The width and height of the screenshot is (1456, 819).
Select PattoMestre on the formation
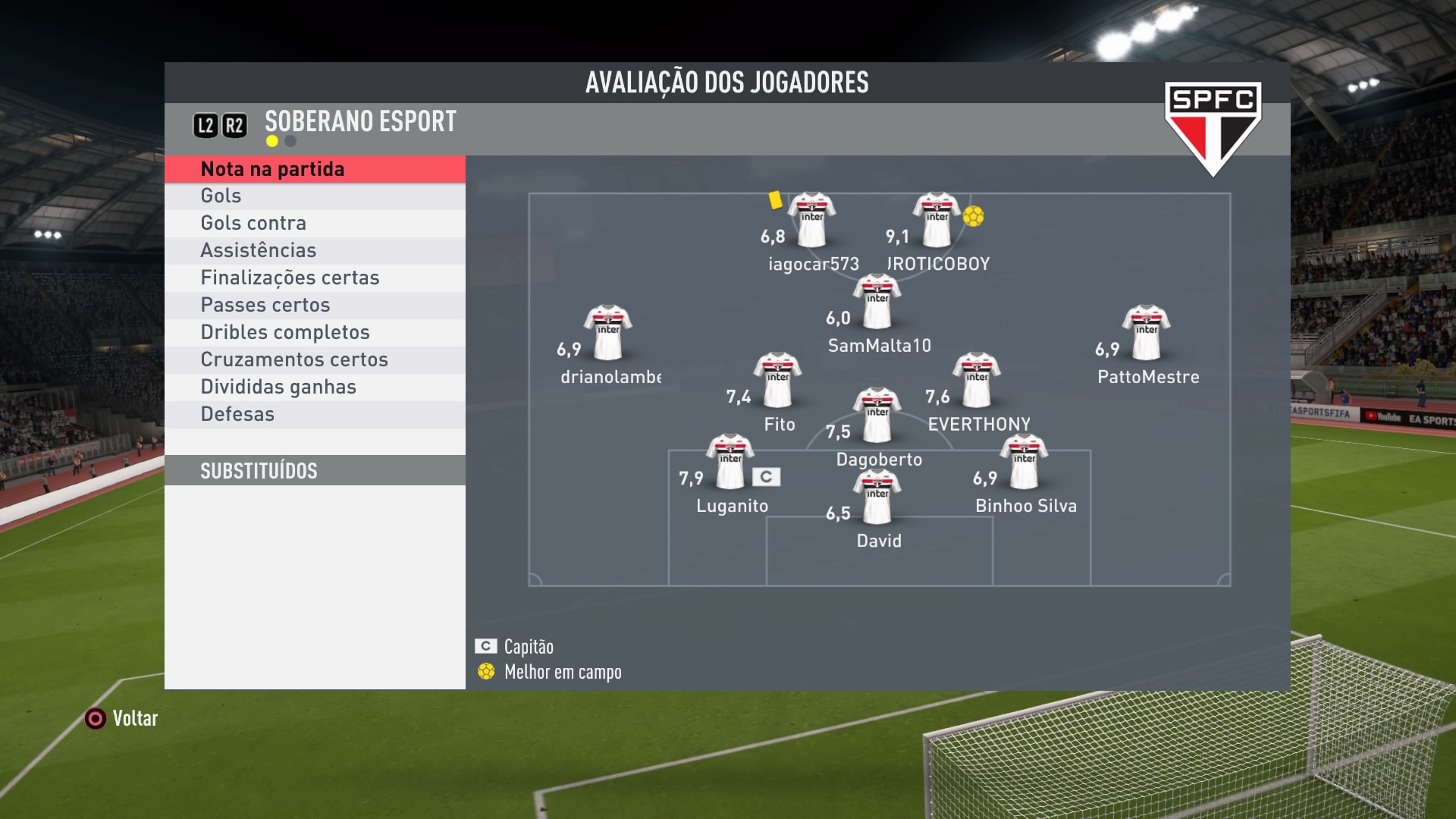click(x=1146, y=332)
